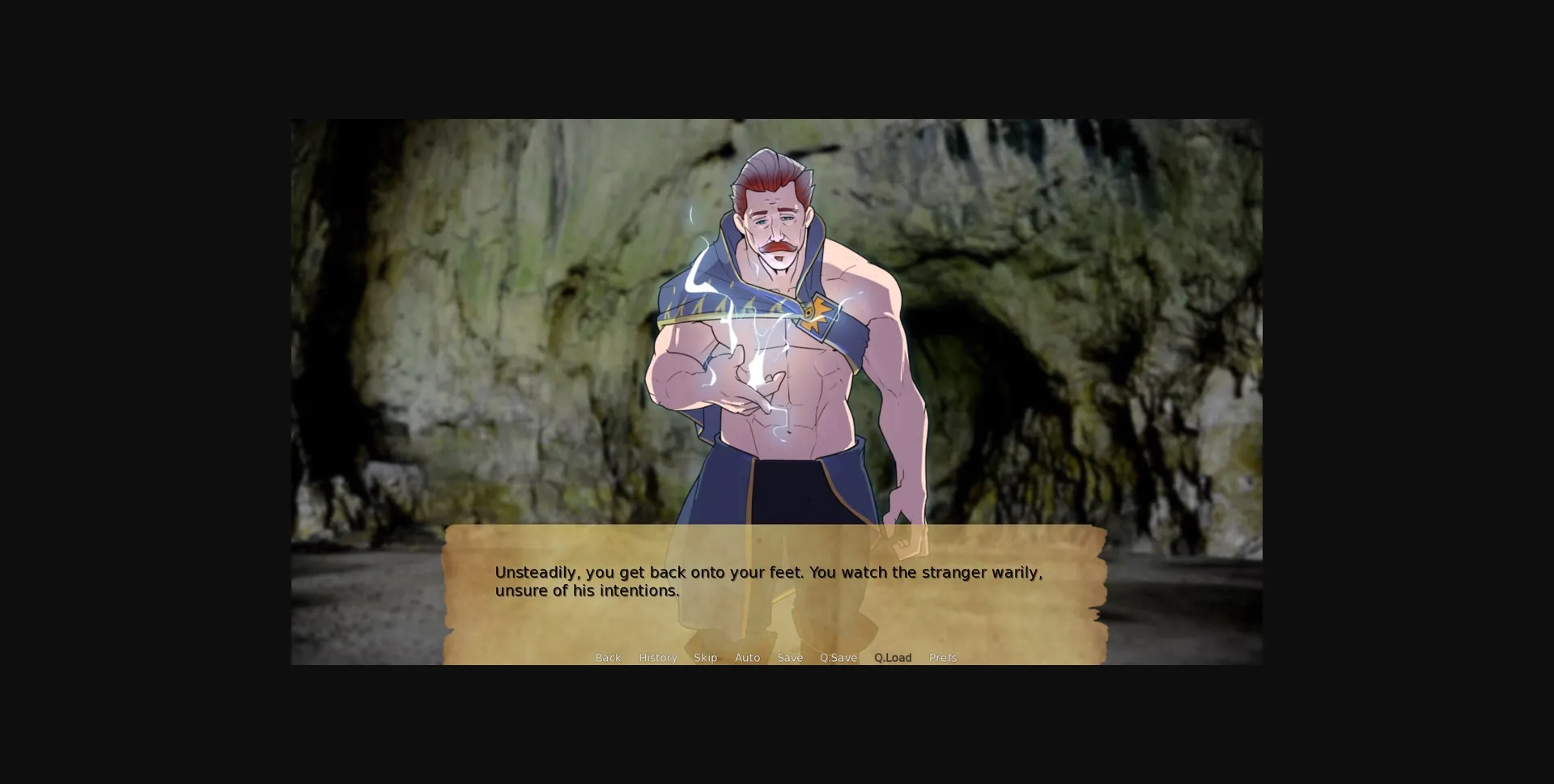Click the Back option to rewind dialogue
Viewport: 1554px width, 784px height.
[608, 658]
